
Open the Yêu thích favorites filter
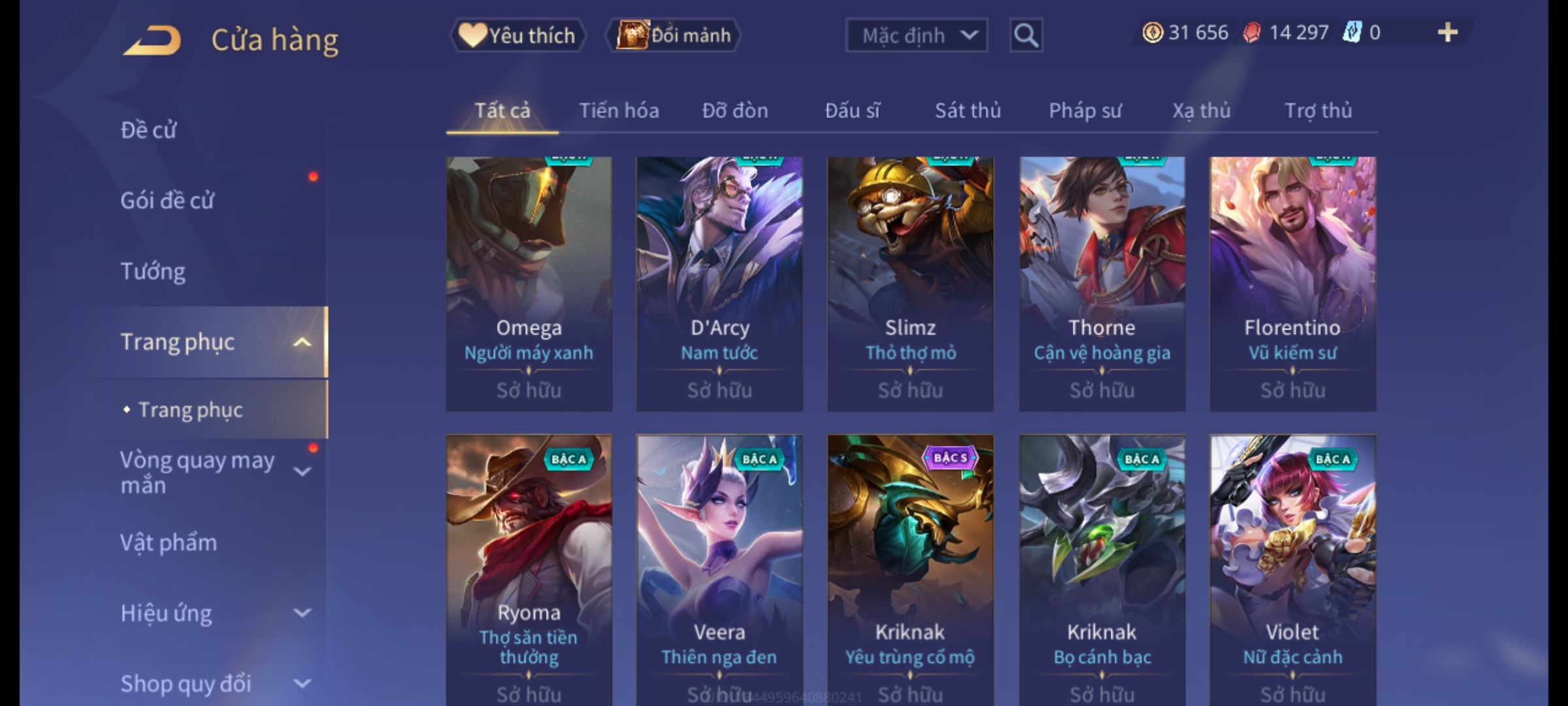[x=517, y=35]
